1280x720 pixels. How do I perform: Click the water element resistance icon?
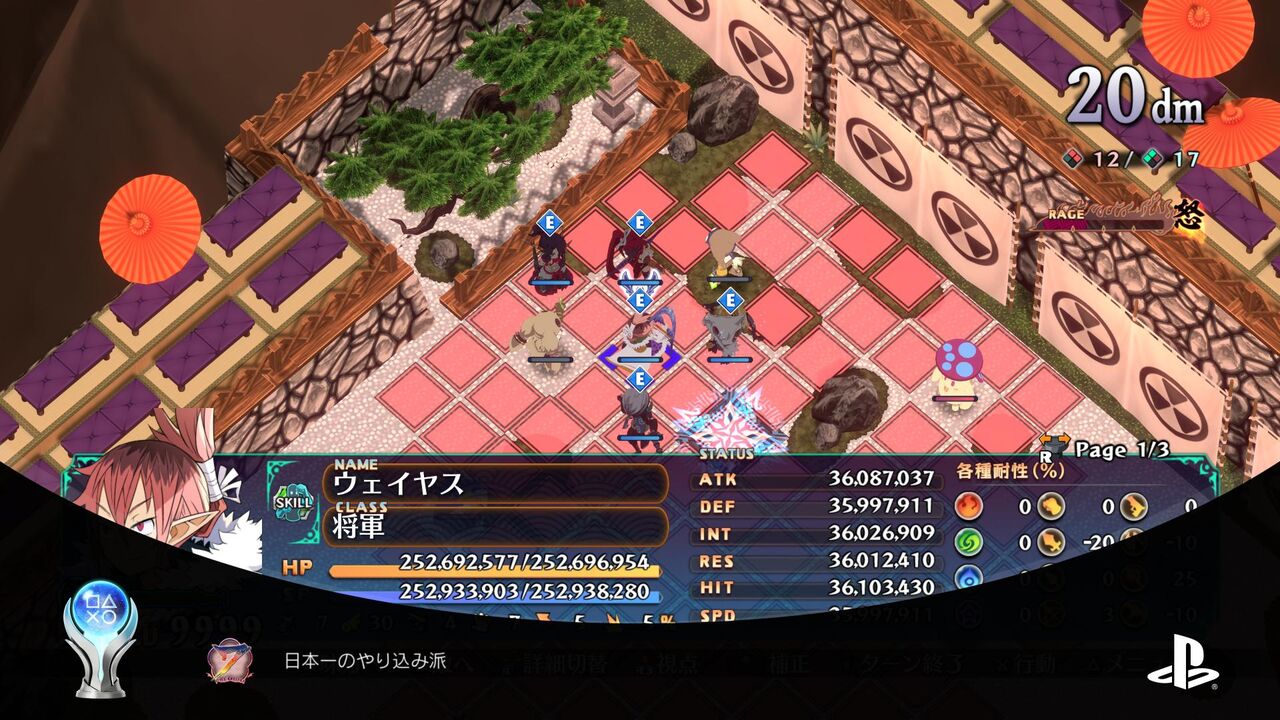pyautogui.click(x=969, y=576)
